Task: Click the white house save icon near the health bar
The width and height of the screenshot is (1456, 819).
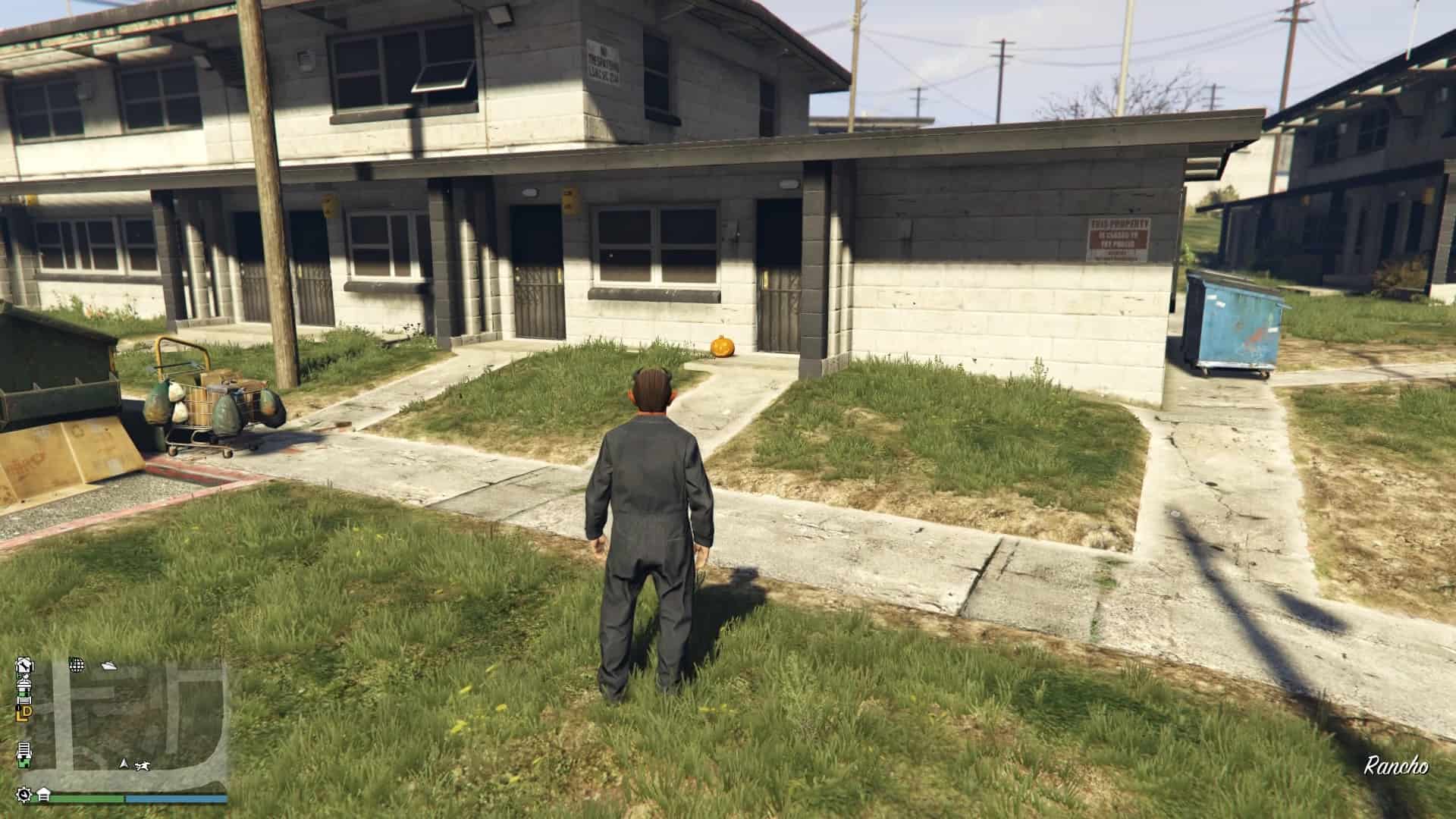Action: (x=43, y=795)
